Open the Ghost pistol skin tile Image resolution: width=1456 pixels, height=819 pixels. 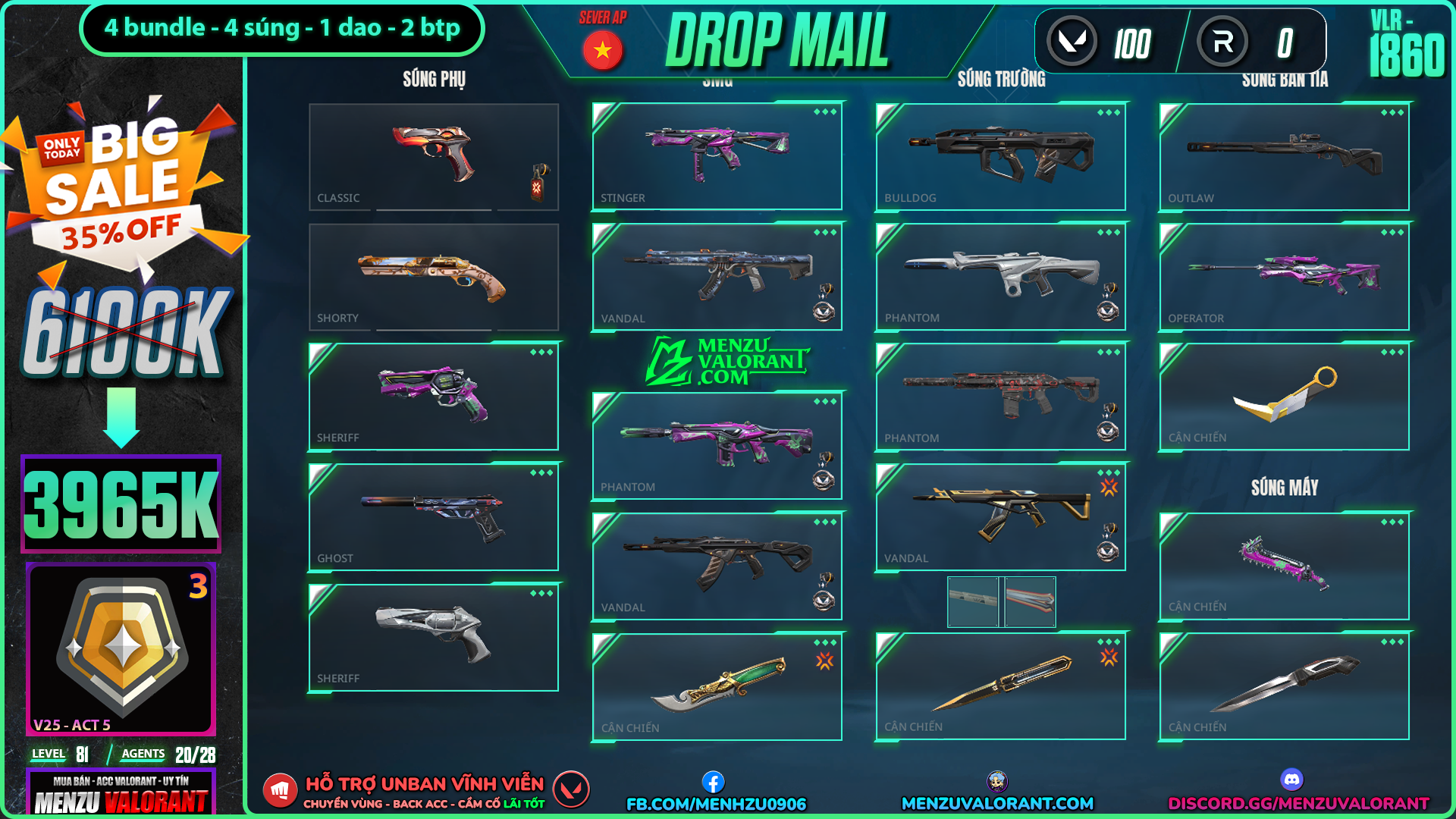433,517
